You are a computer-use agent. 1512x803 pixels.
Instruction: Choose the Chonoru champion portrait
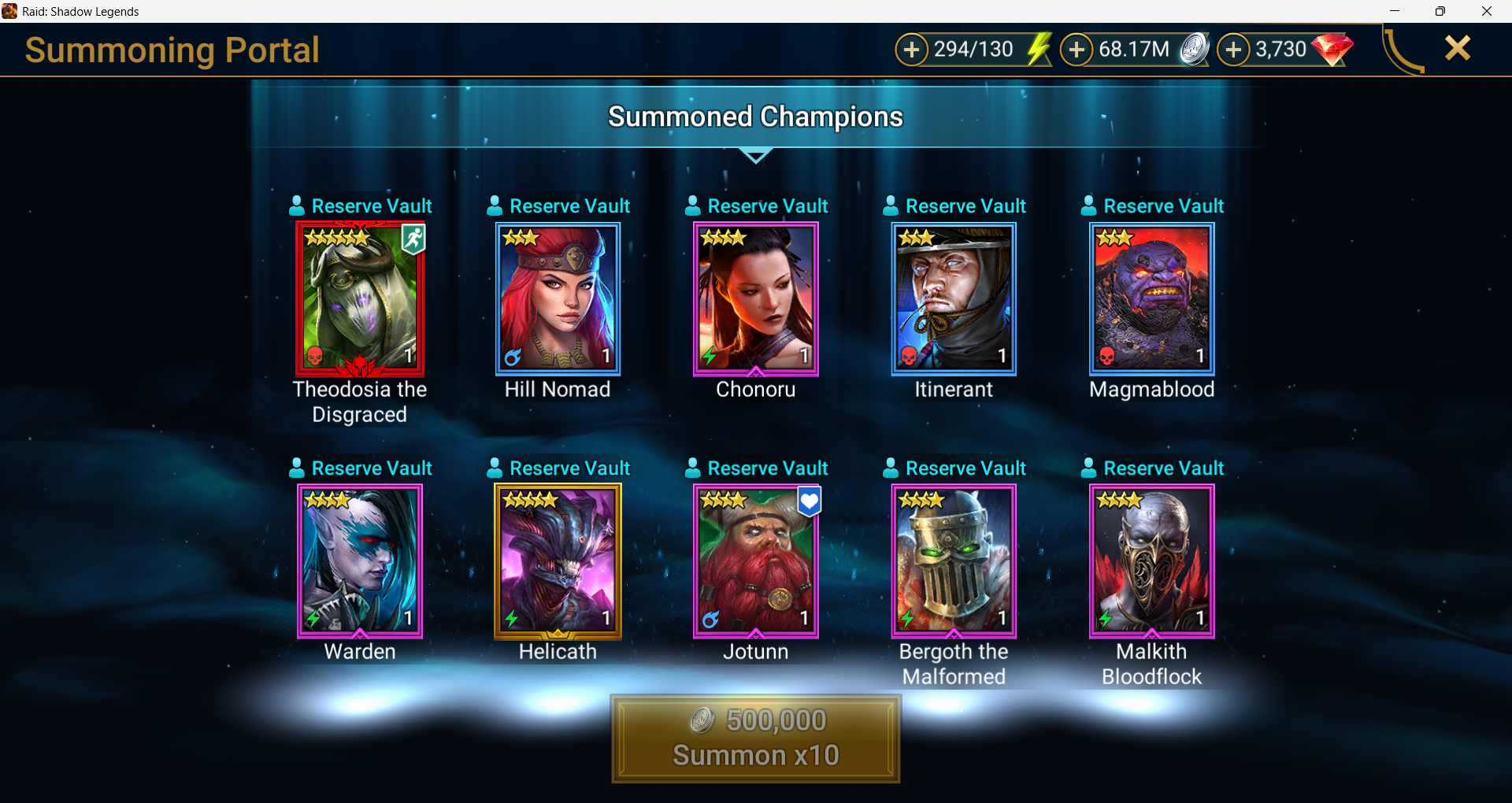pyautogui.click(x=756, y=298)
